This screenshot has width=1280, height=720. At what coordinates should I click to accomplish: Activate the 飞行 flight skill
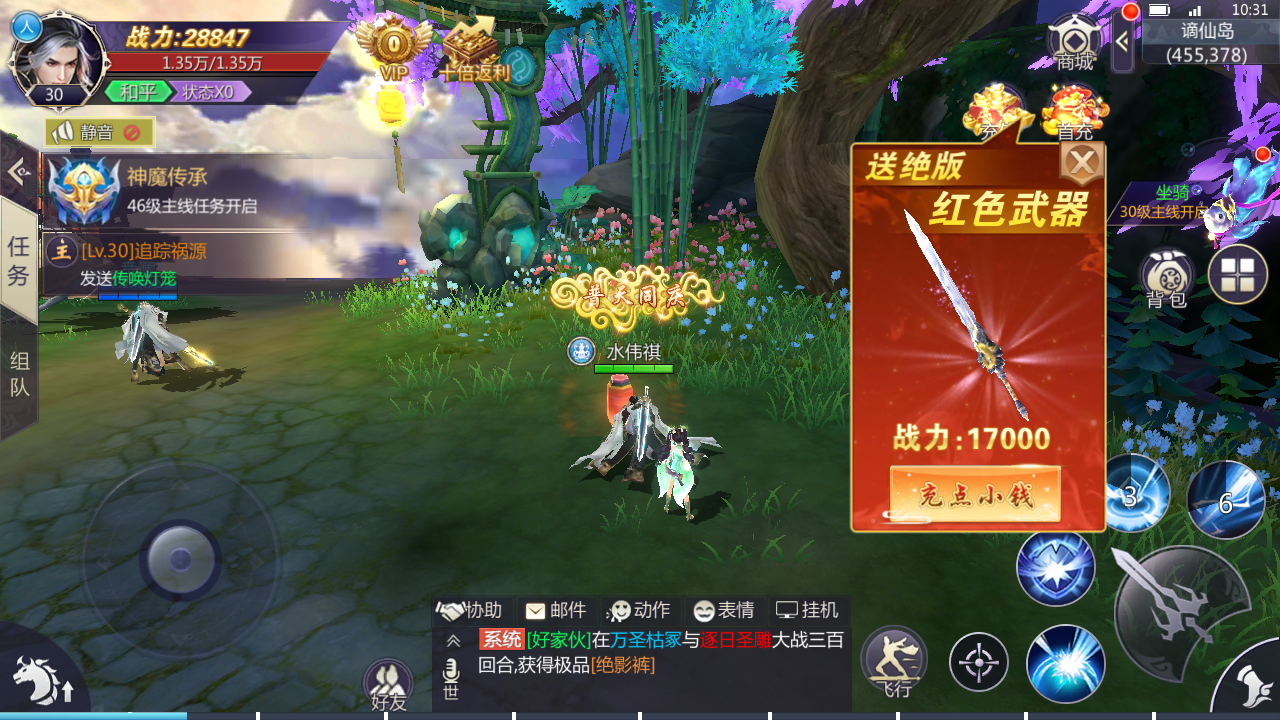point(893,660)
